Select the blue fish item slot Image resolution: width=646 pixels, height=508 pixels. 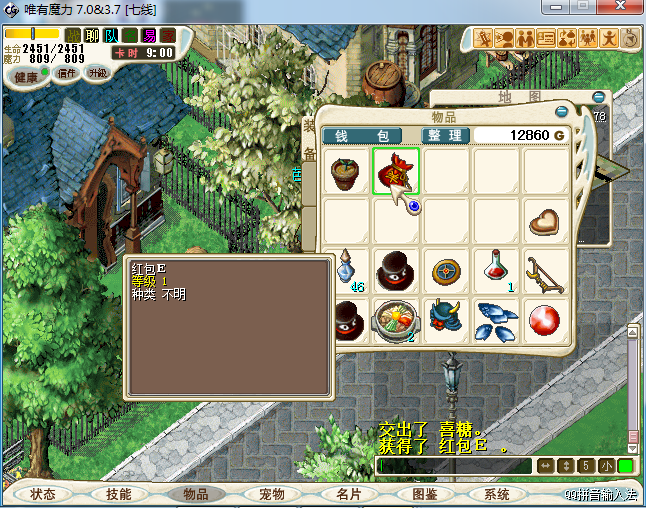point(496,320)
